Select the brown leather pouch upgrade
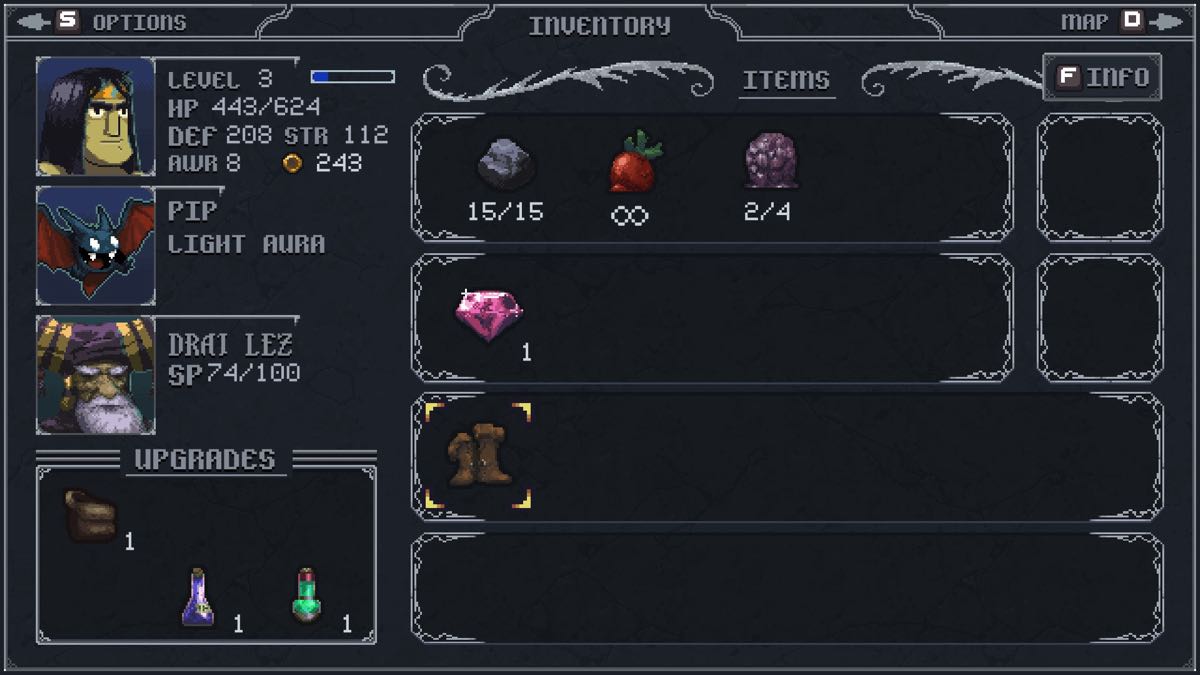1200x675 pixels. click(x=91, y=515)
